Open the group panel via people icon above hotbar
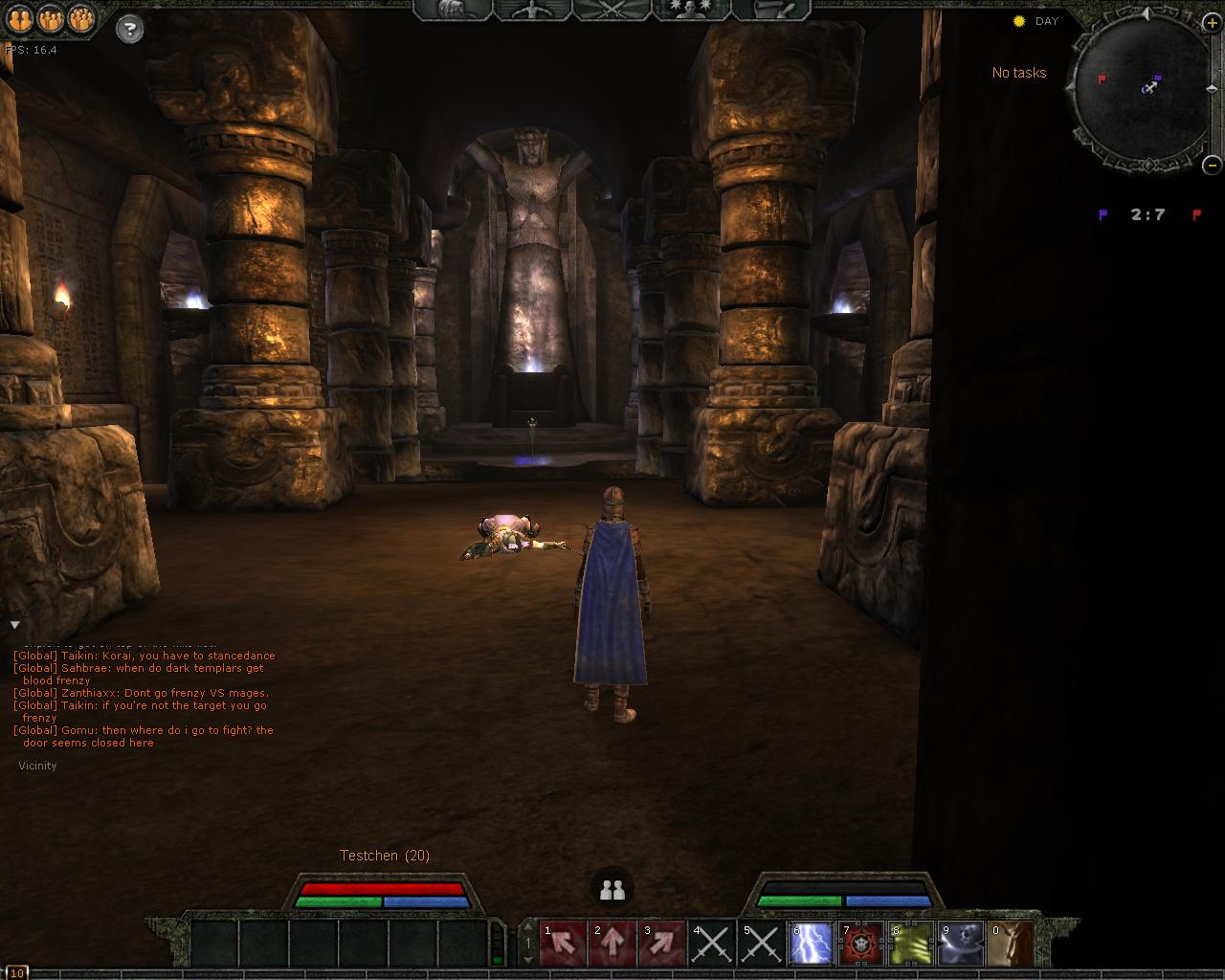 [612, 889]
